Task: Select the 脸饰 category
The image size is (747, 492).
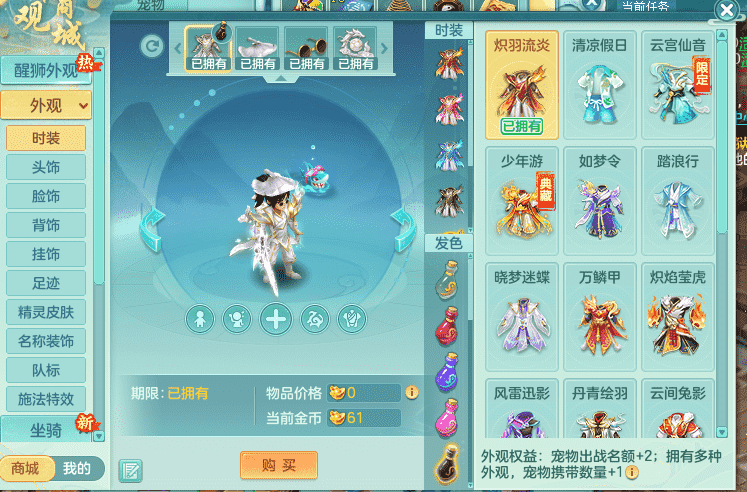Action: pos(46,196)
